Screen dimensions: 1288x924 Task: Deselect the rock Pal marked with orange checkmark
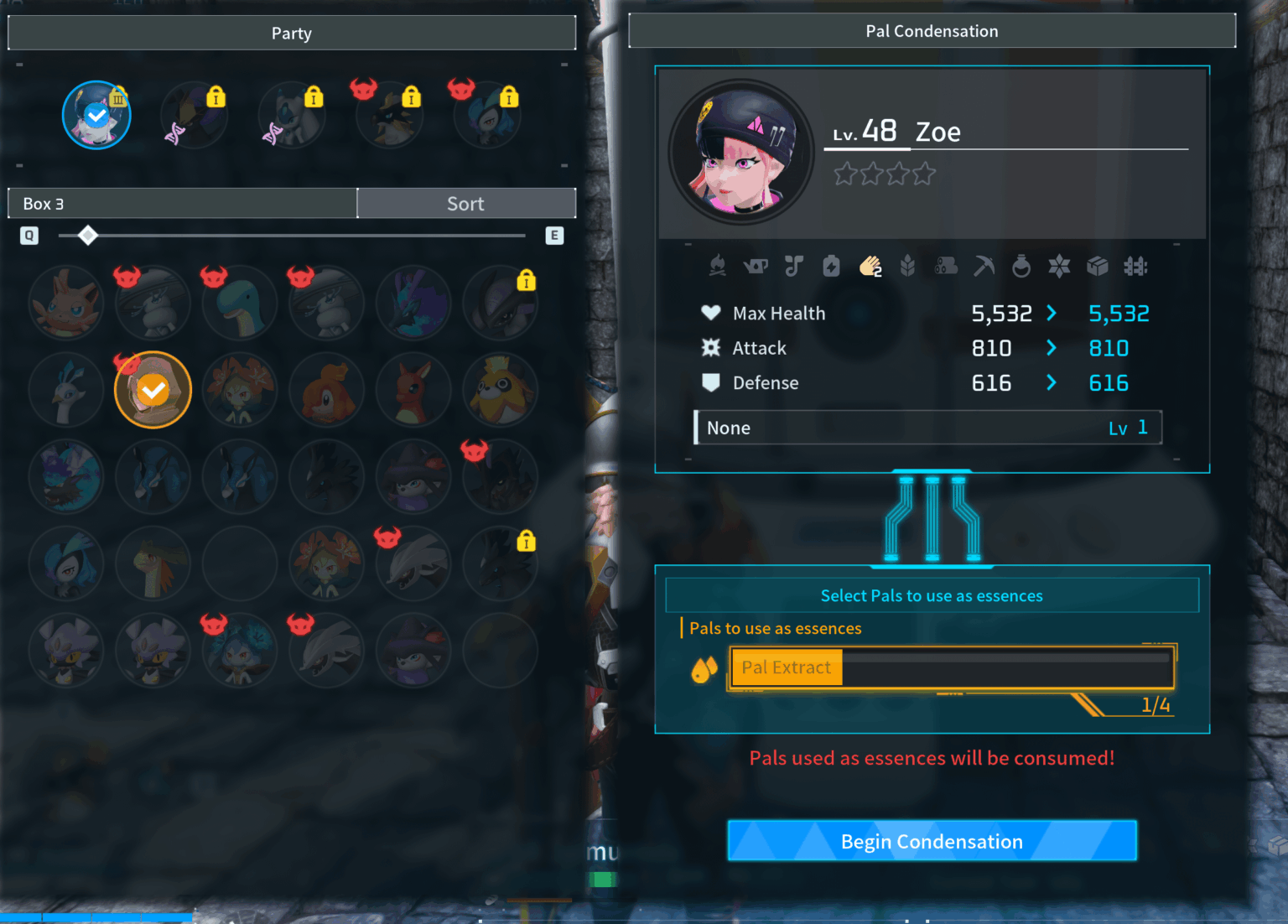pos(153,389)
